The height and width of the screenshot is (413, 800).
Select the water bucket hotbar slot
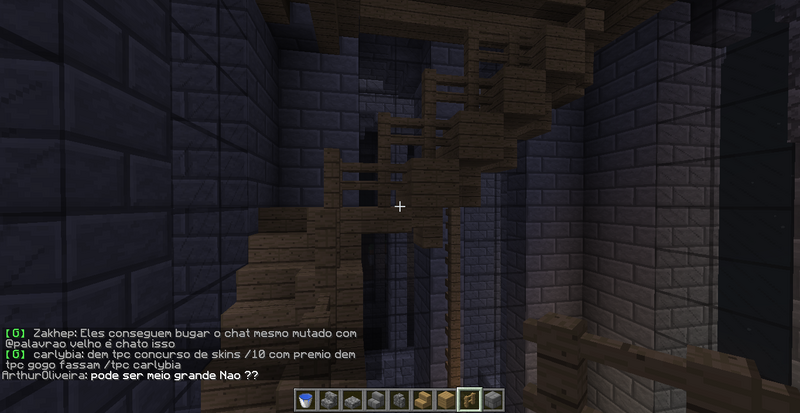307,400
